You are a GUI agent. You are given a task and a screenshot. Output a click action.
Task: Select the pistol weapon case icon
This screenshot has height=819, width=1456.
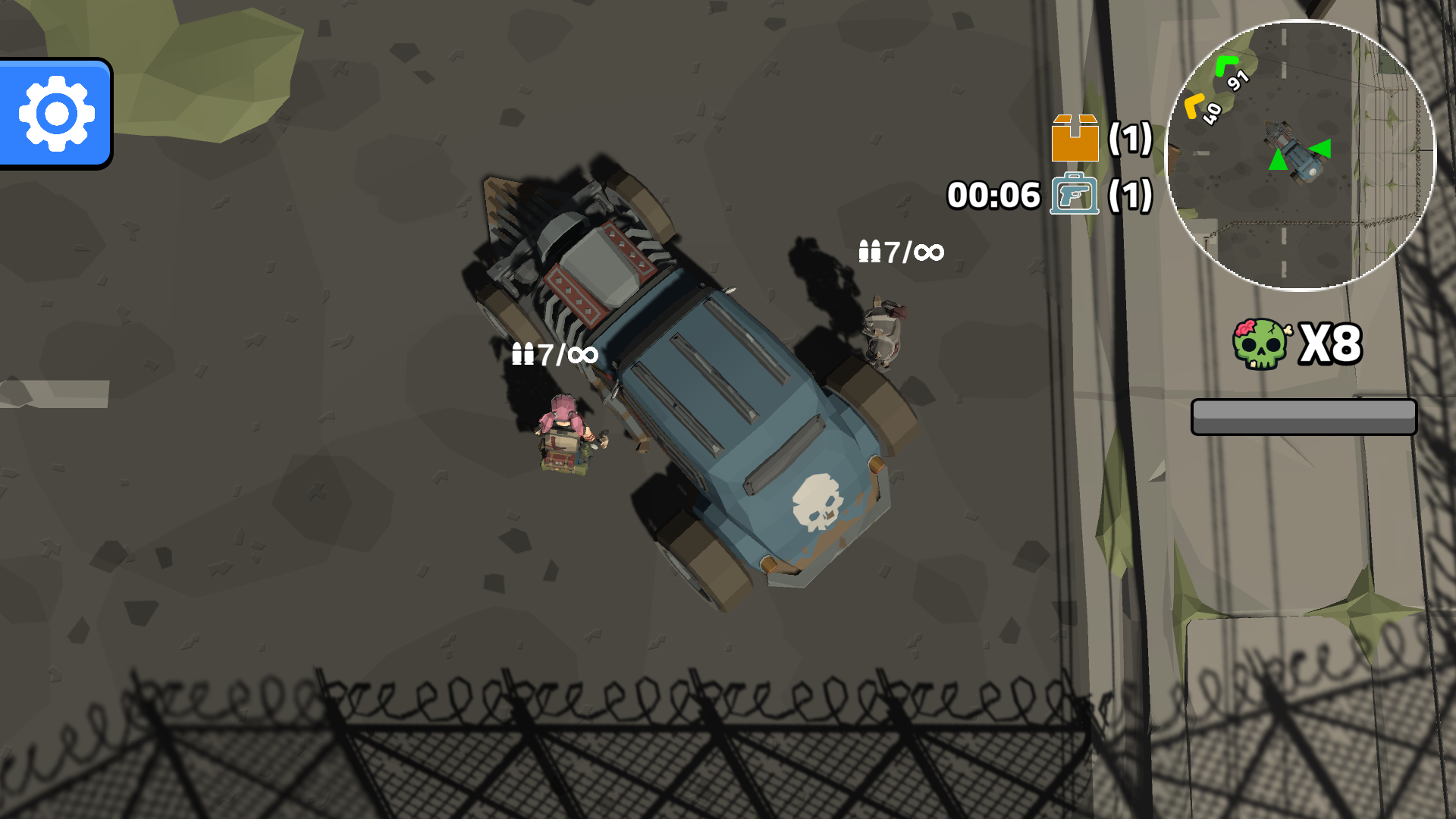1075,196
